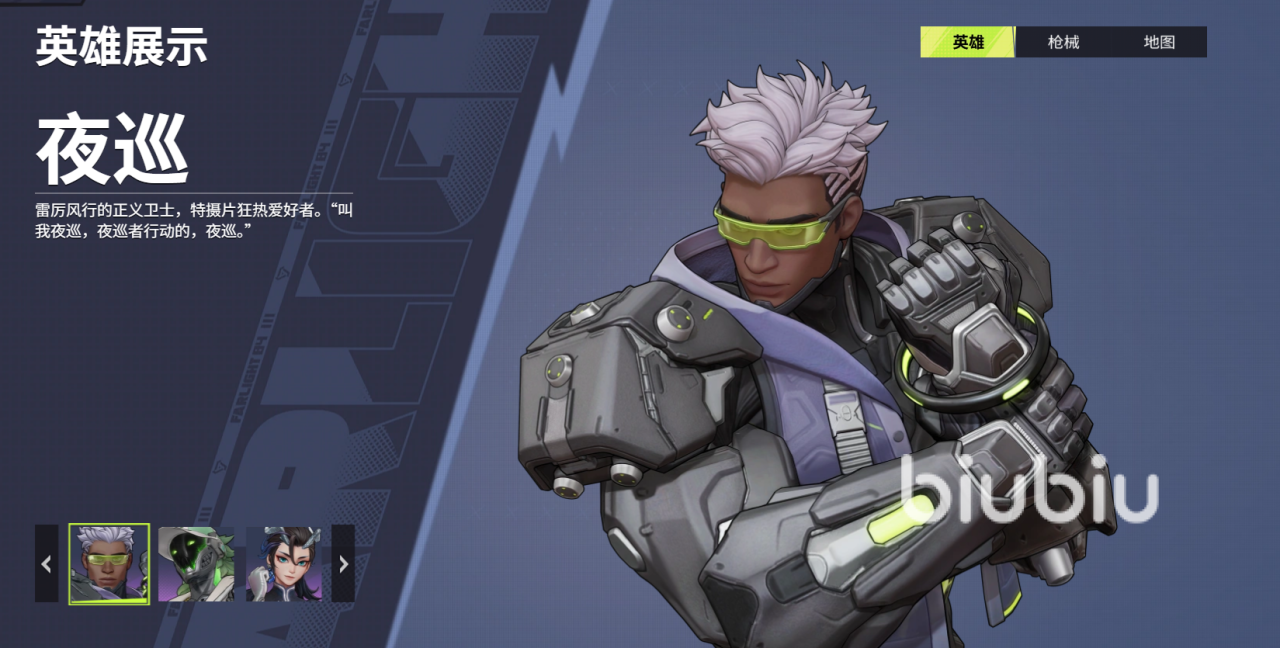This screenshot has width=1280, height=648.
Task: Select the 地图 tab
Action: point(1159,42)
